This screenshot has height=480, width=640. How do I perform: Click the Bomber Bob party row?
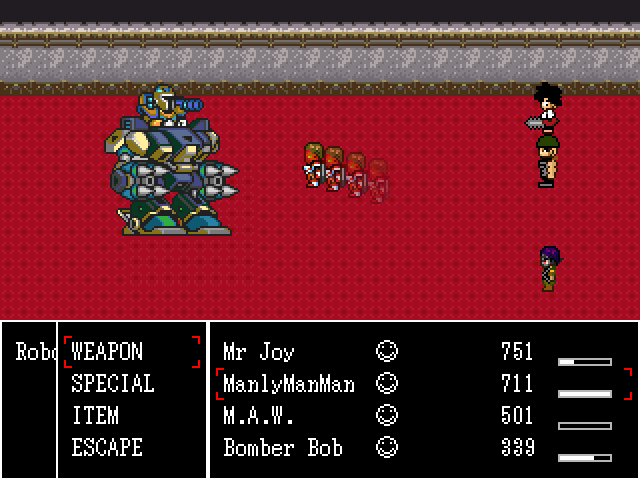click(282, 448)
